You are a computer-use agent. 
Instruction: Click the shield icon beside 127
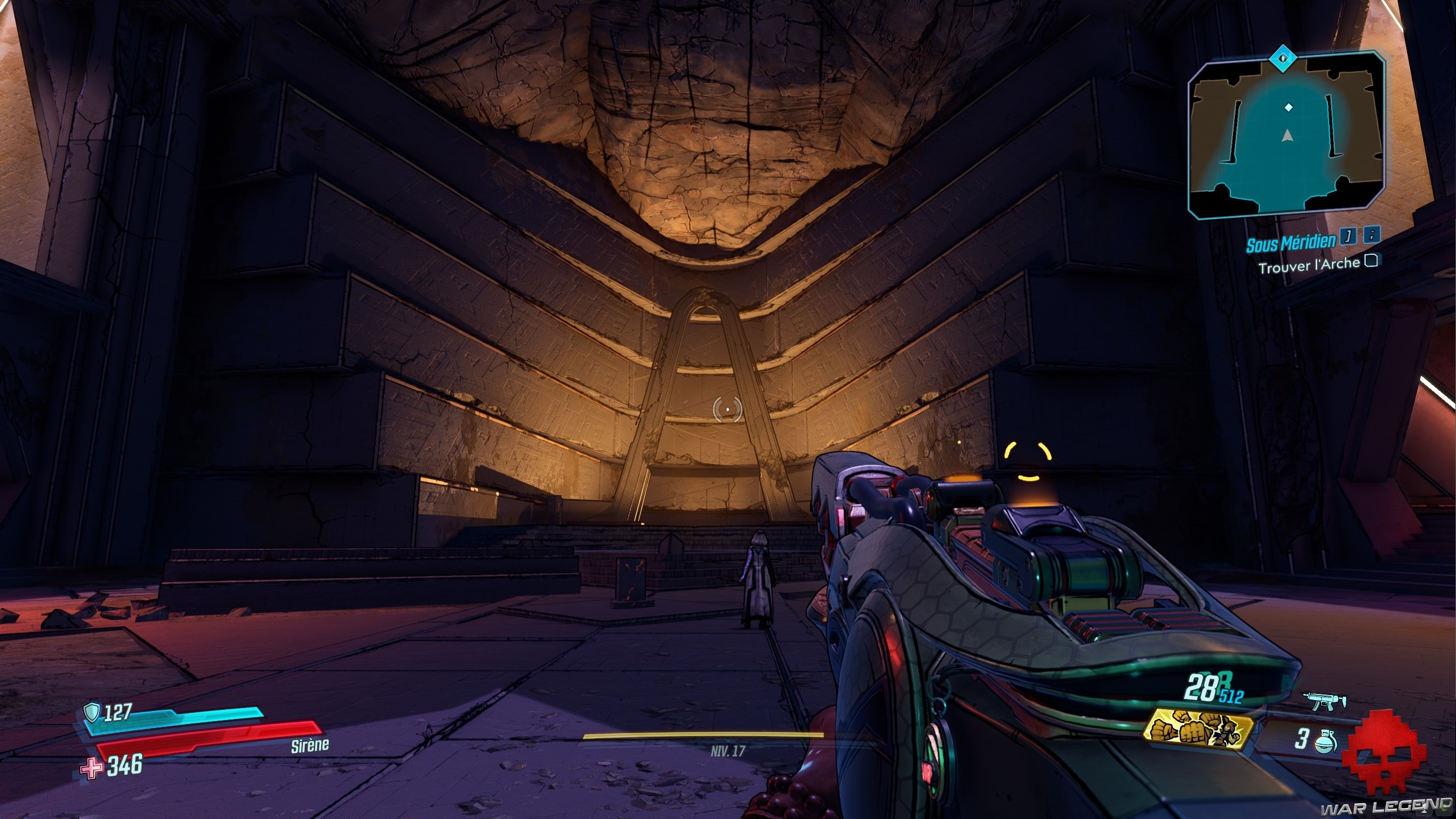92,711
